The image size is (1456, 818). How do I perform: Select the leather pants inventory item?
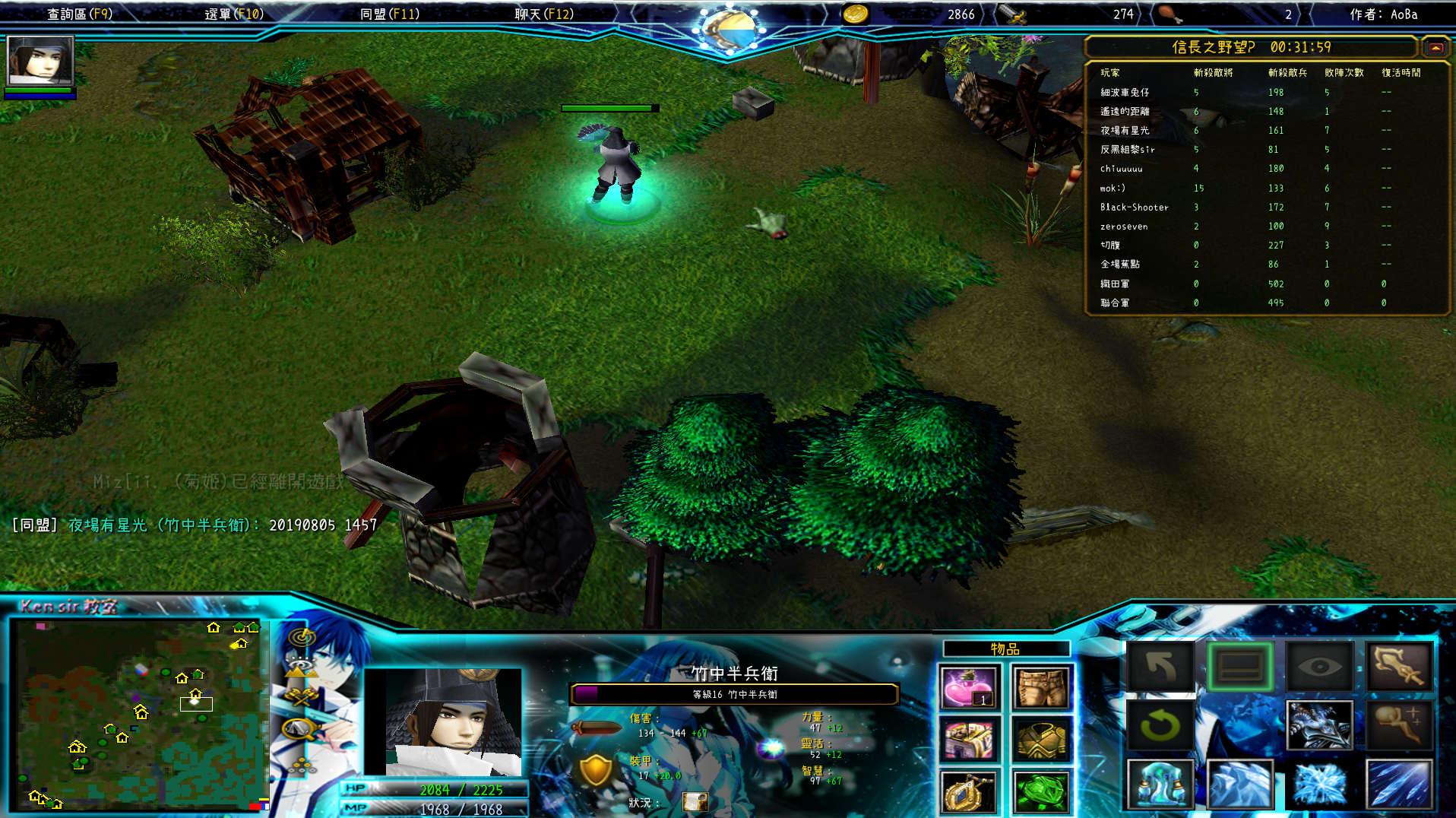point(1041,687)
